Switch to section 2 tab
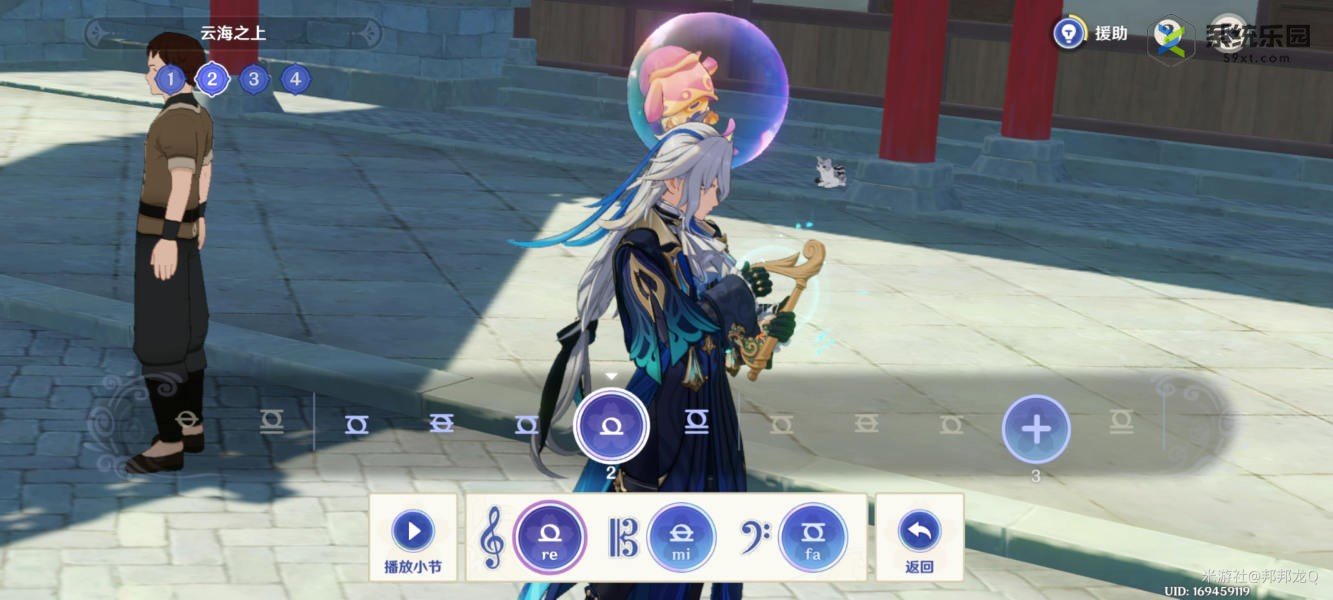Screen dimensions: 1333x600 coord(212,79)
